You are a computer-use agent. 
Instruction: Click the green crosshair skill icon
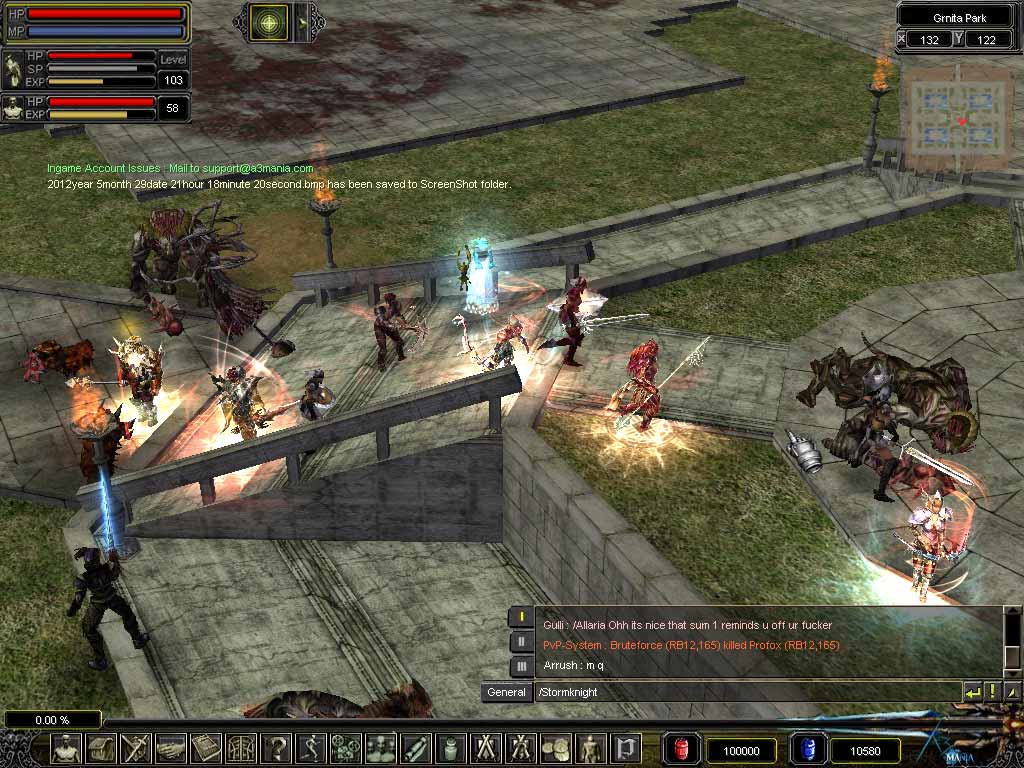point(269,22)
